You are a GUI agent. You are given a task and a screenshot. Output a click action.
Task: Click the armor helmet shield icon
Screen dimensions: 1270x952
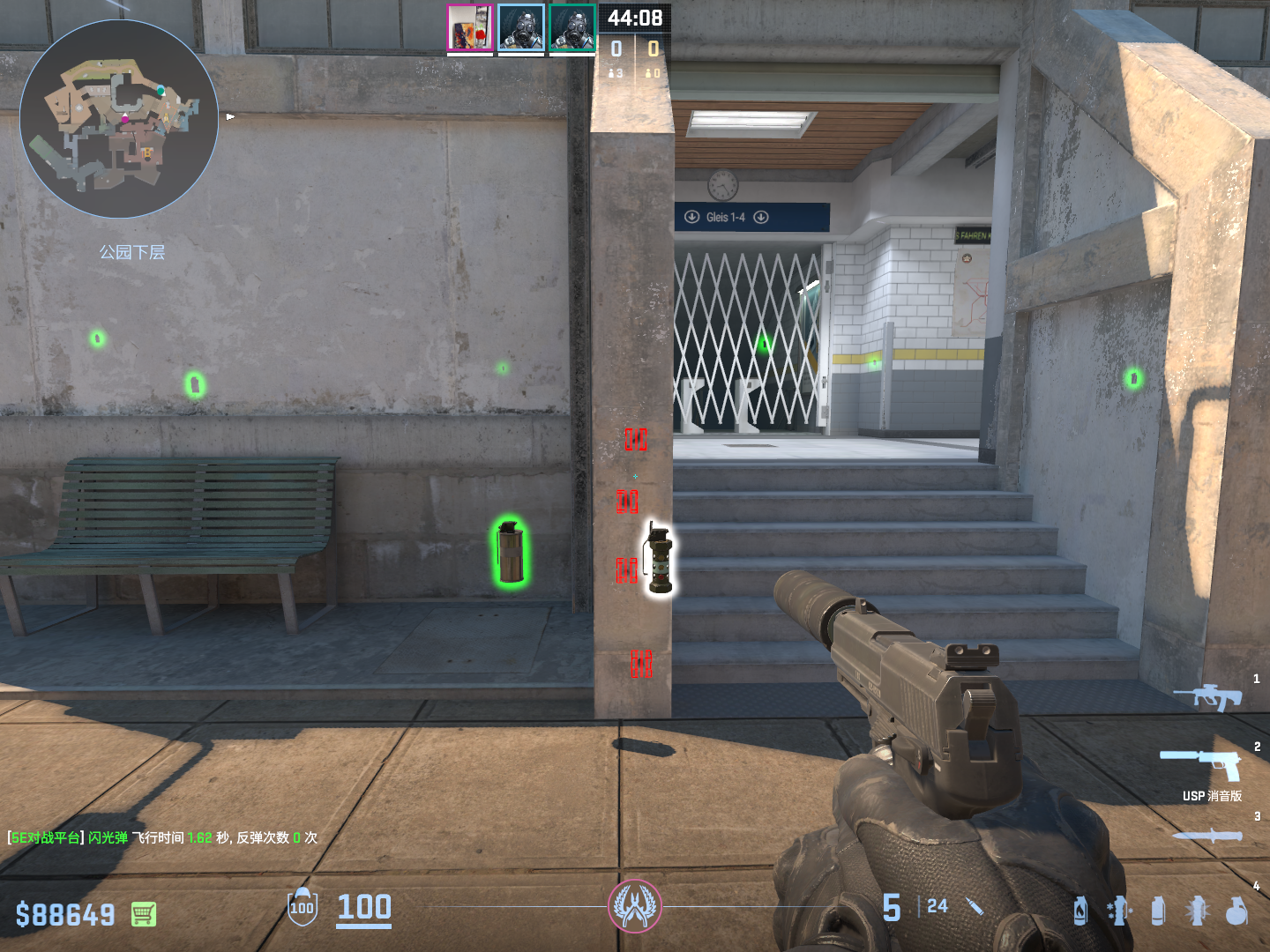tap(303, 907)
